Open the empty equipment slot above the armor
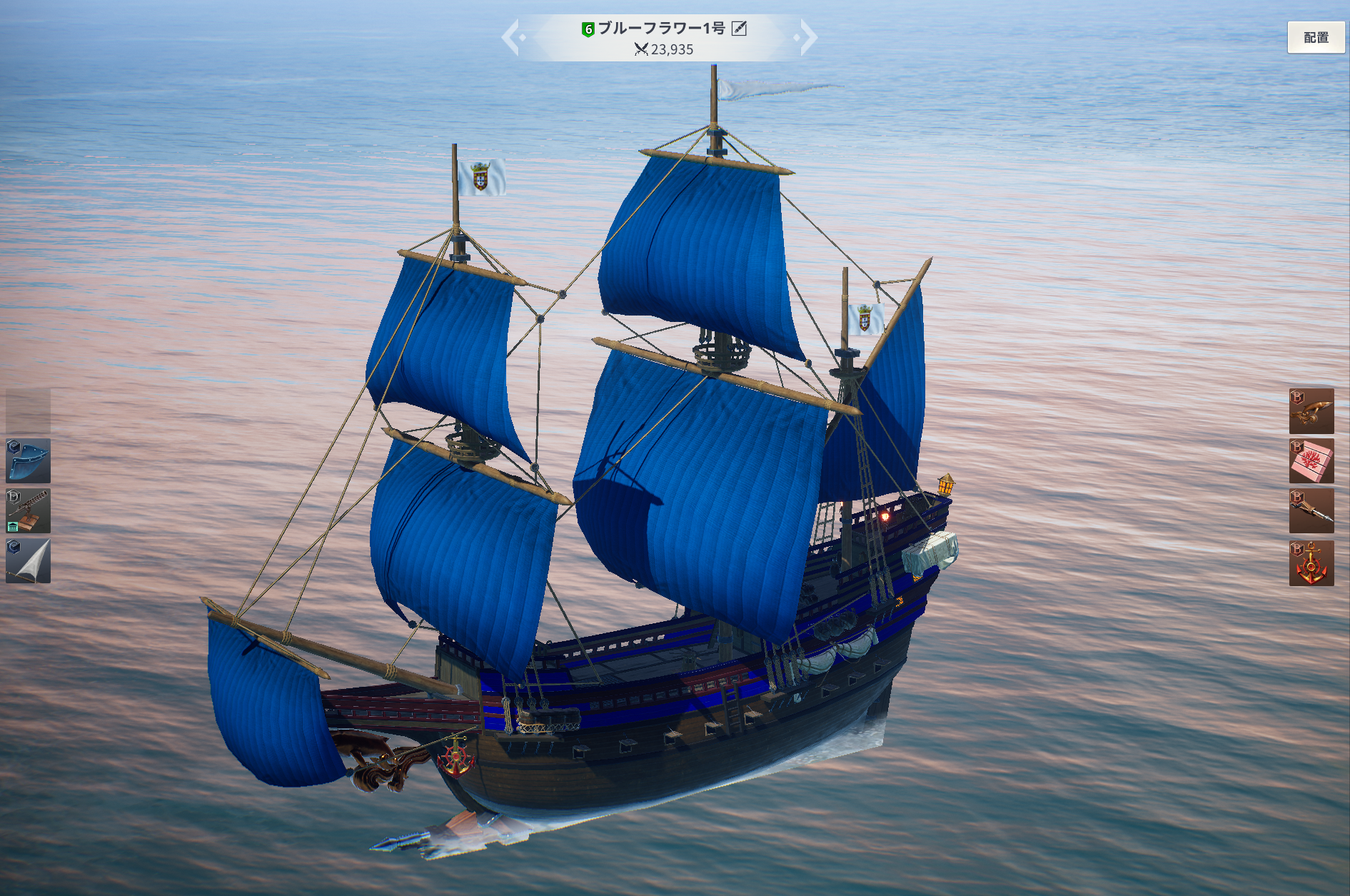 pos(28,411)
